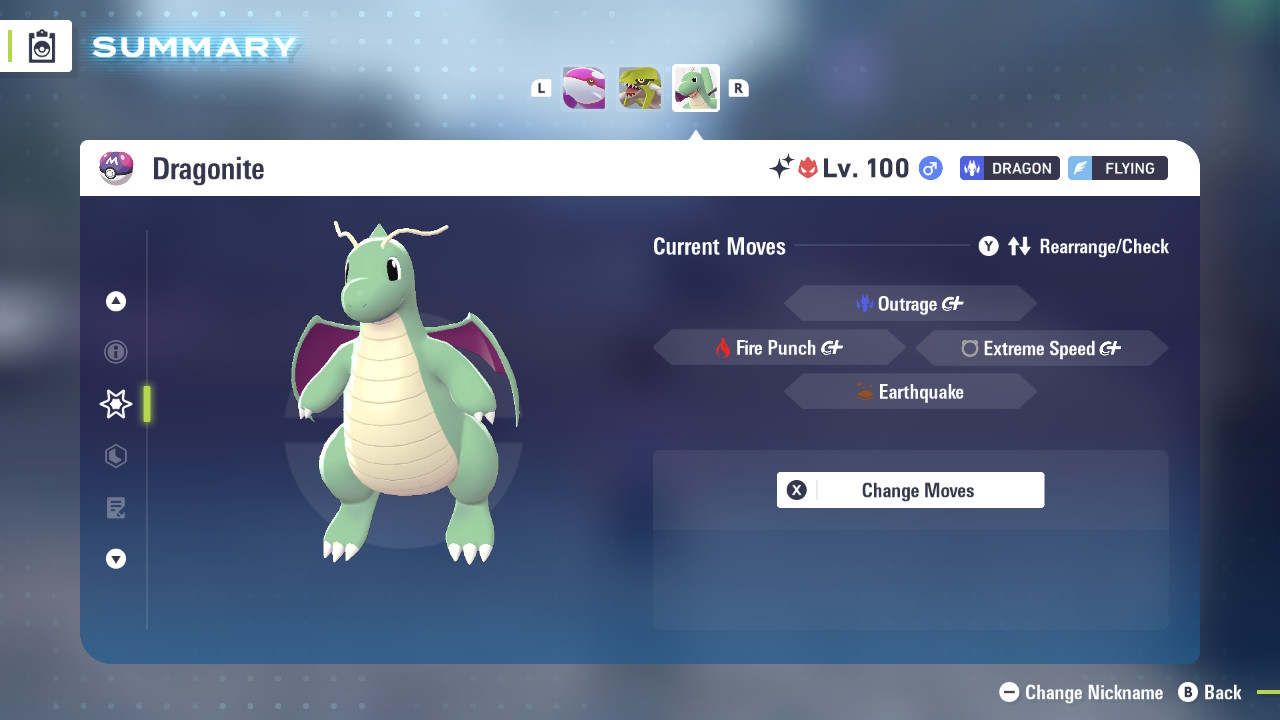Viewport: 1280px width, 720px height.
Task: Click the Master Ball icon beside Dragonite's name
Action: [x=117, y=168]
